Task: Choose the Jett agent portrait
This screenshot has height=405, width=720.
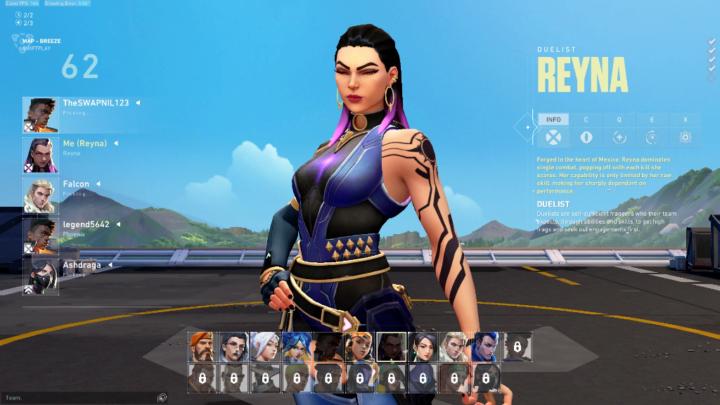Action: [265, 346]
